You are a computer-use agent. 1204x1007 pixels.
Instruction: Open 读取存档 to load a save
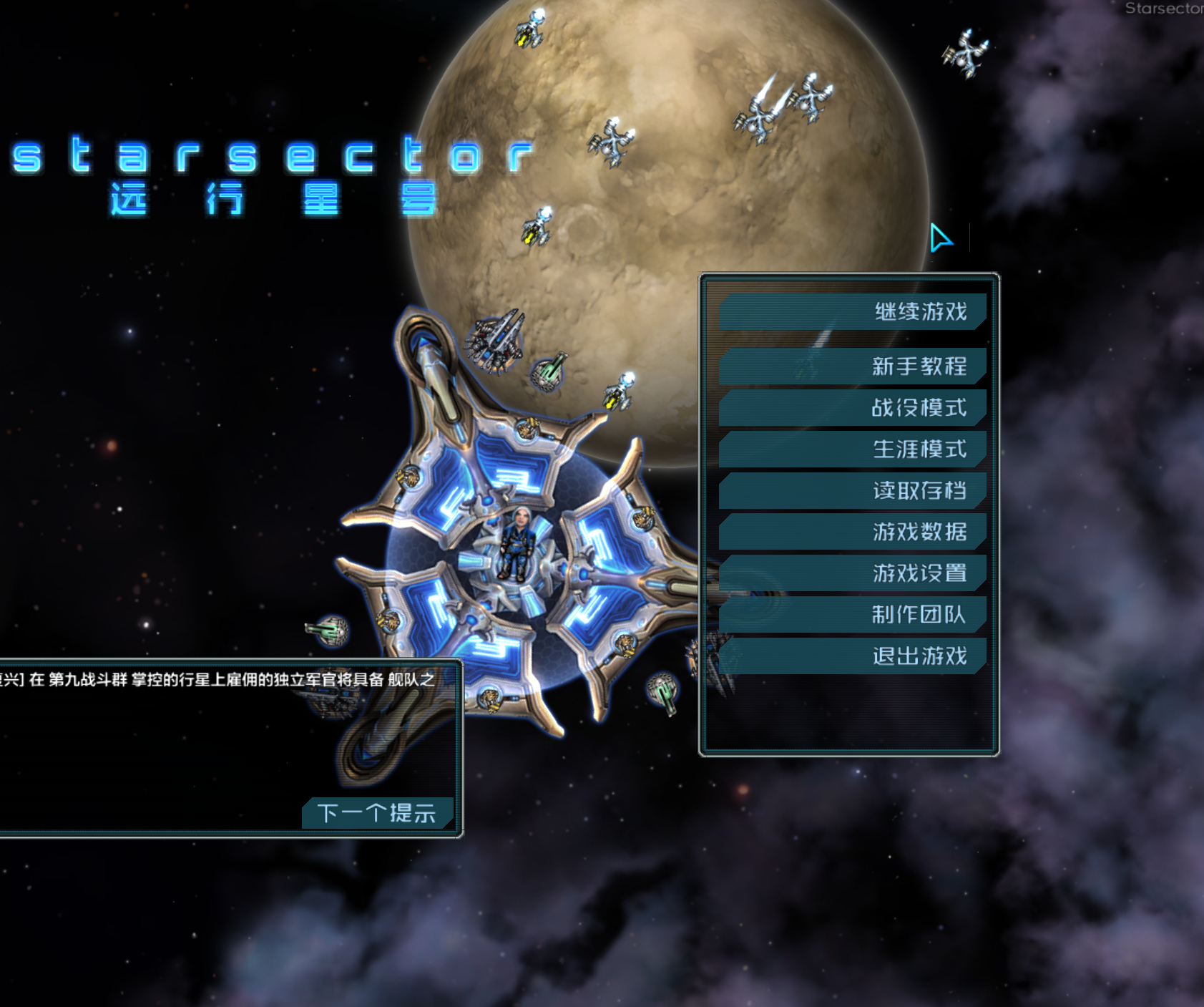tap(853, 491)
